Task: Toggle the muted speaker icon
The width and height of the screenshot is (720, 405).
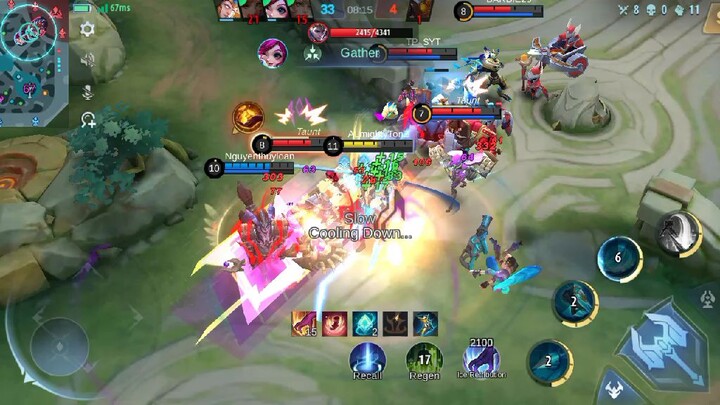Action: [x=87, y=60]
